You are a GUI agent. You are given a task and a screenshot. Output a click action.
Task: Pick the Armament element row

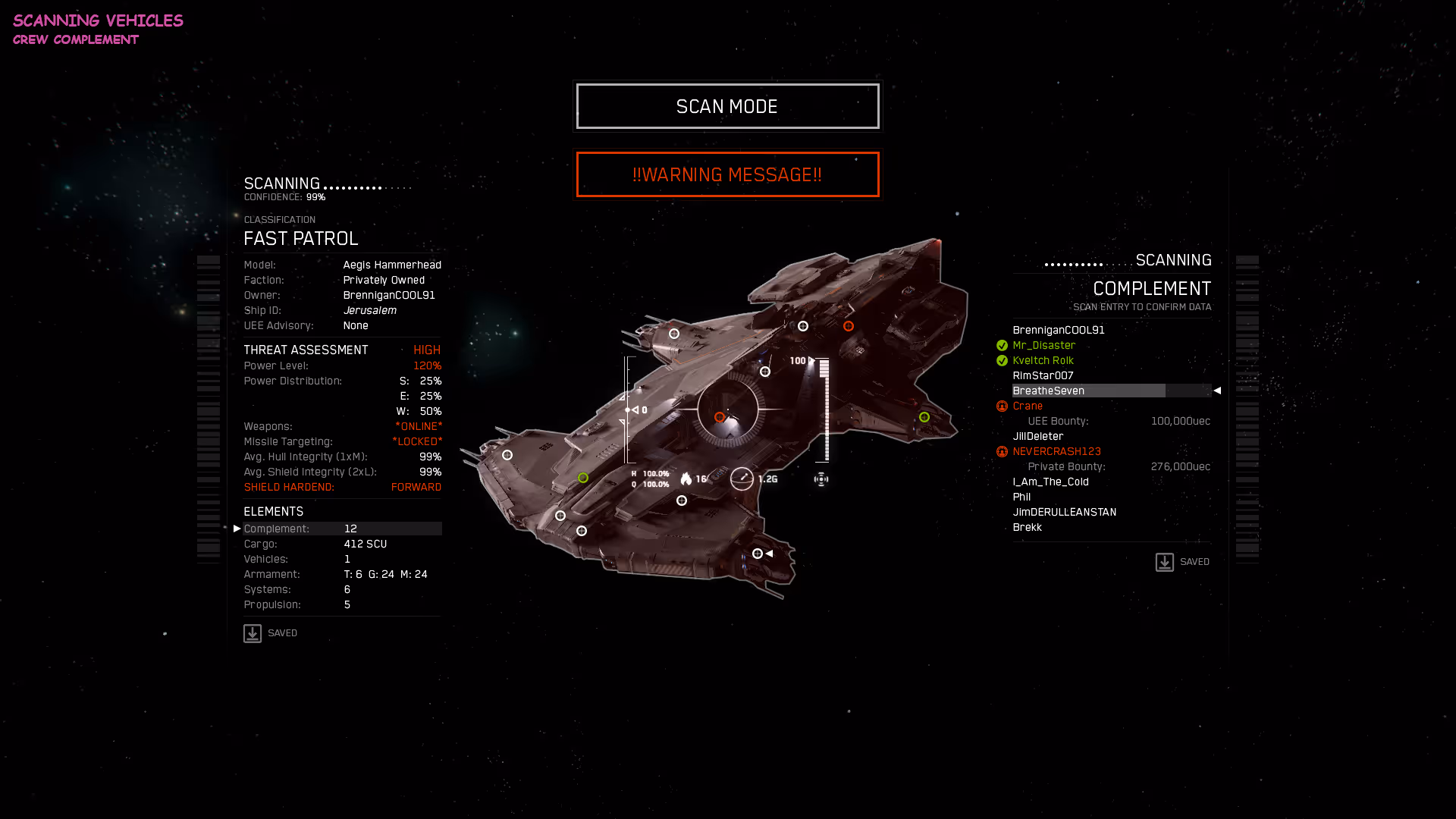pyautogui.click(x=342, y=574)
